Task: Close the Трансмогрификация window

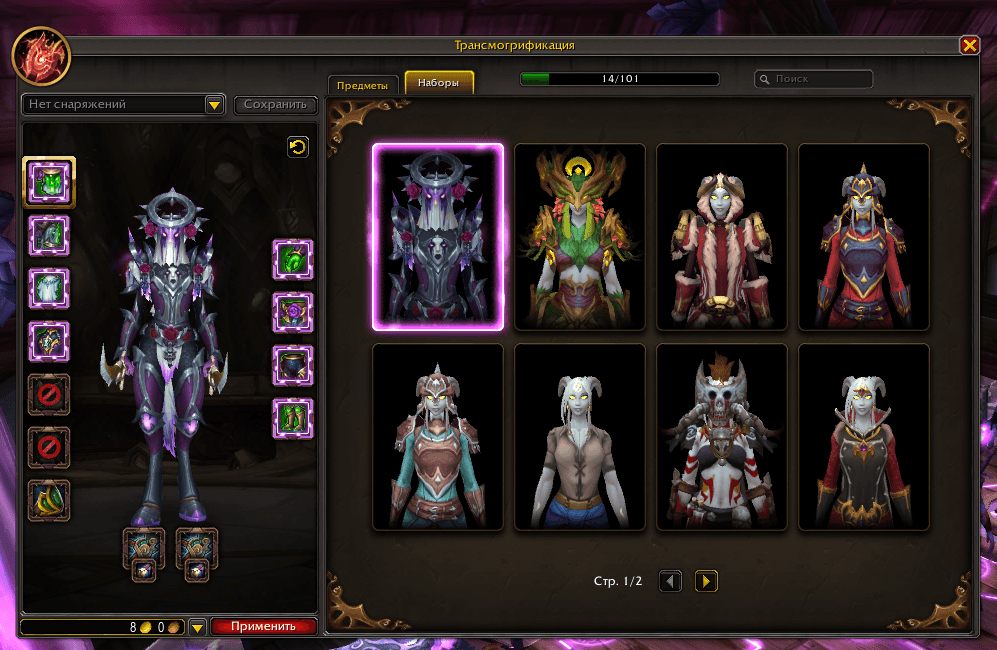Action: [x=969, y=46]
